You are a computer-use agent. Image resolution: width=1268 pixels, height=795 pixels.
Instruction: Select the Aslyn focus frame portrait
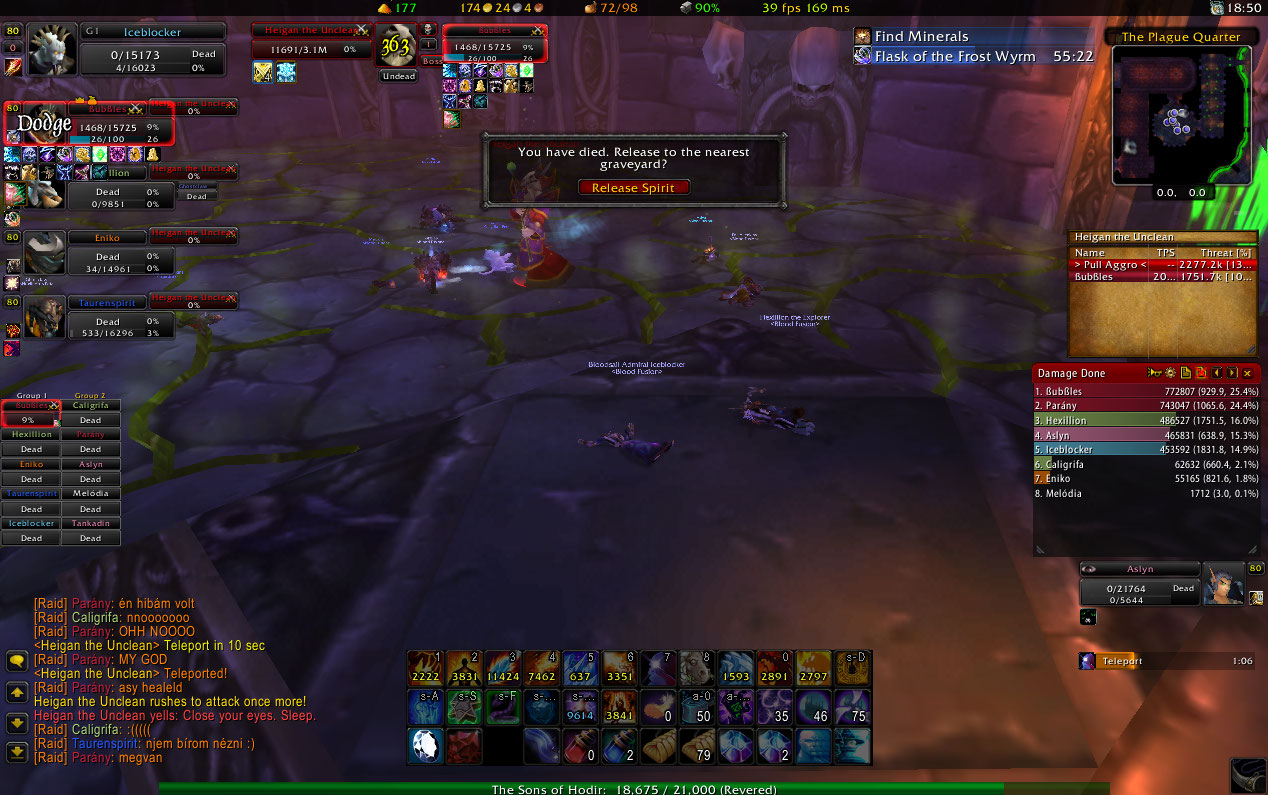pos(1223,585)
